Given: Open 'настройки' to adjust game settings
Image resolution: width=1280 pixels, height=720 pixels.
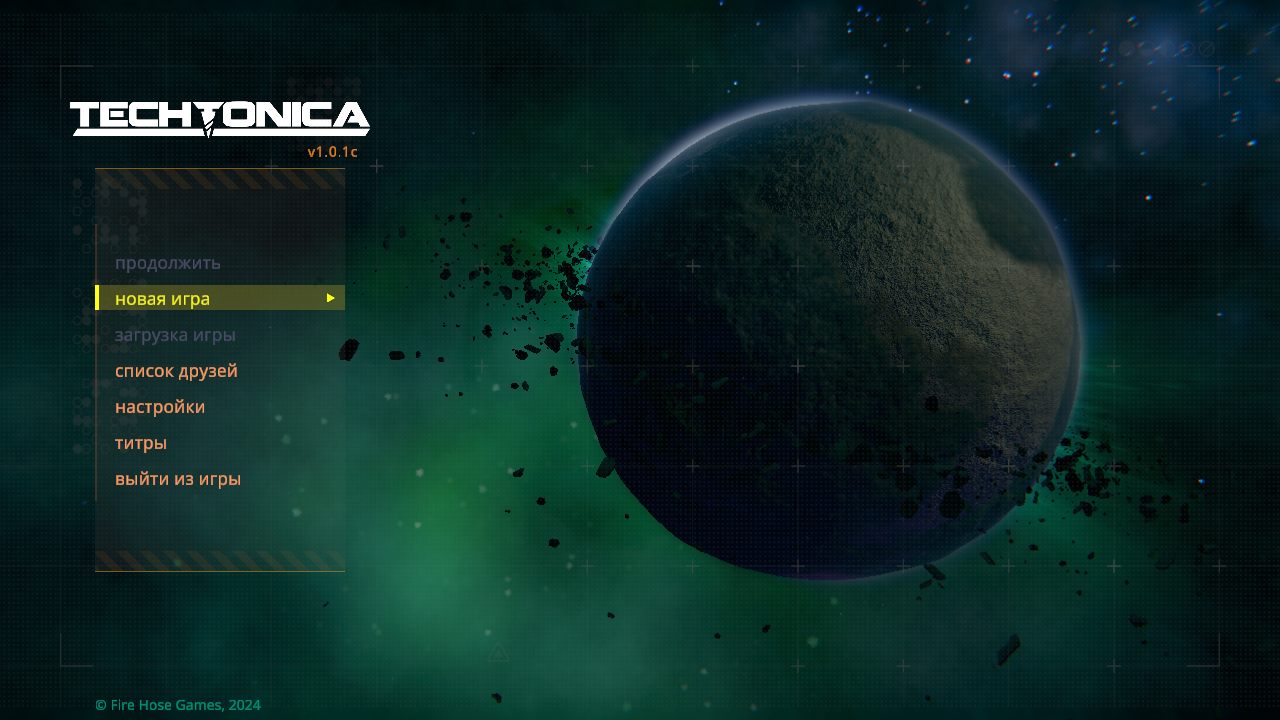Looking at the screenshot, I should [160, 407].
